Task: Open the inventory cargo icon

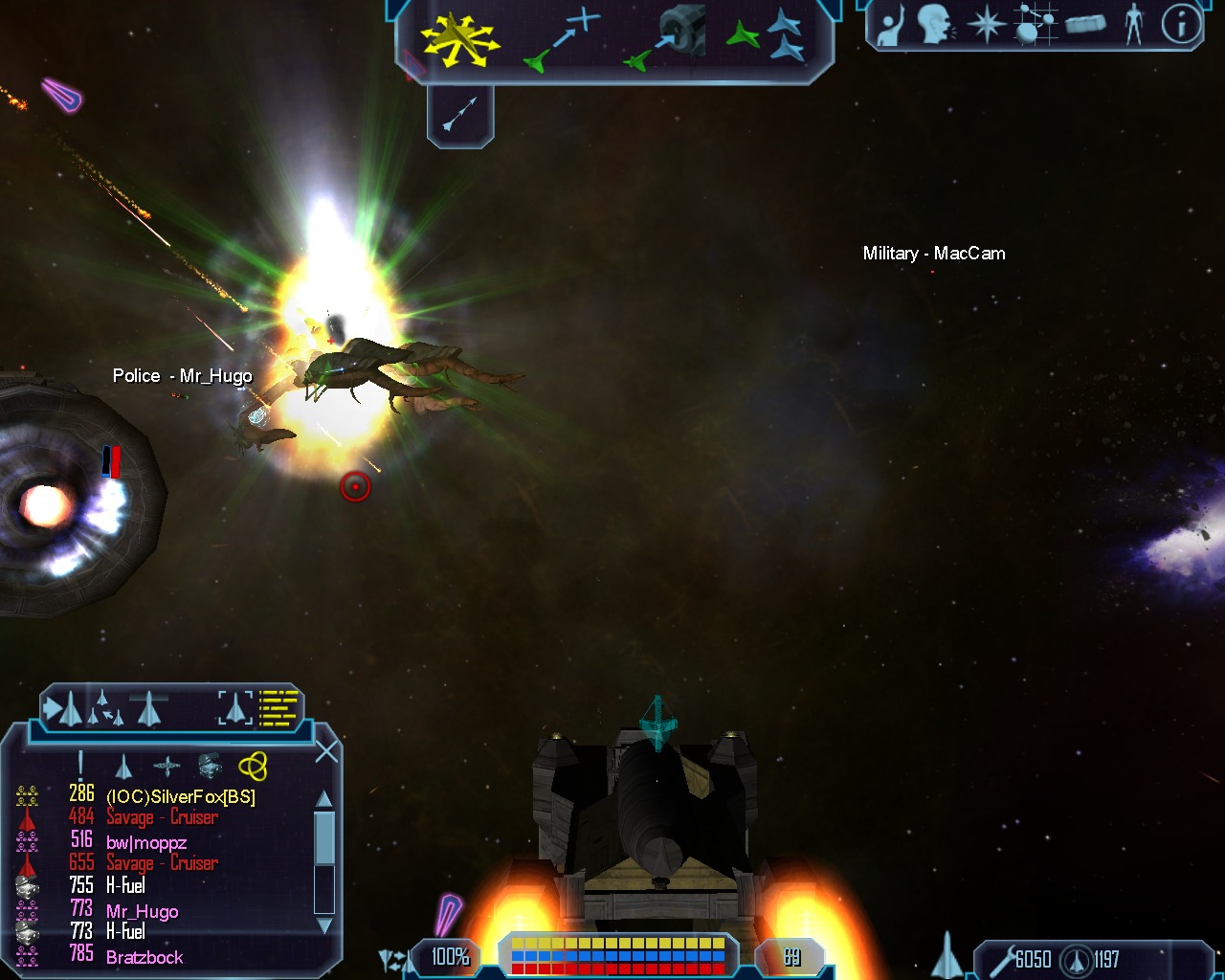Action: click(x=1084, y=23)
